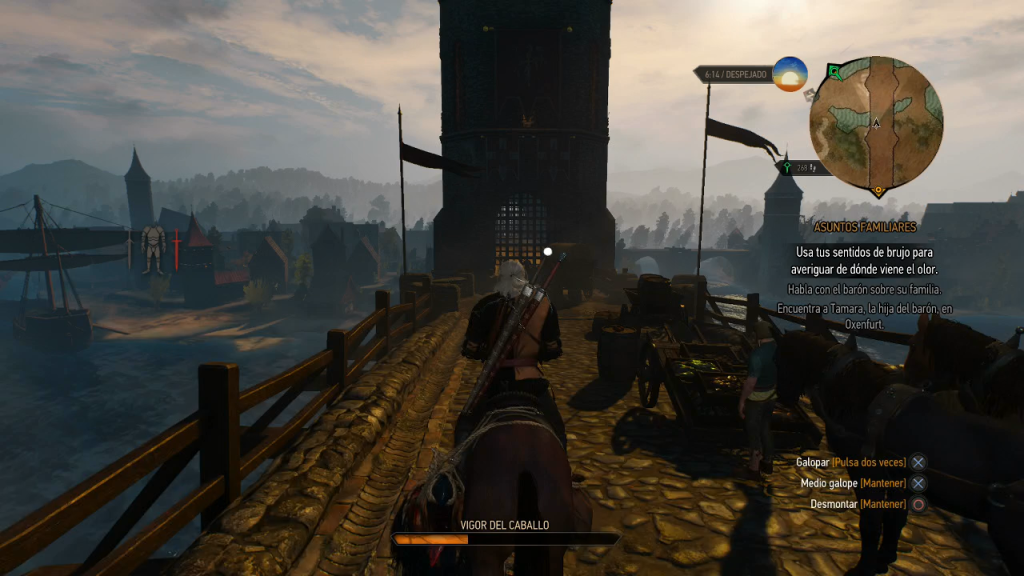The width and height of the screenshot is (1024, 576).
Task: Open the Asuntos Familiares quest title
Action: [866, 228]
